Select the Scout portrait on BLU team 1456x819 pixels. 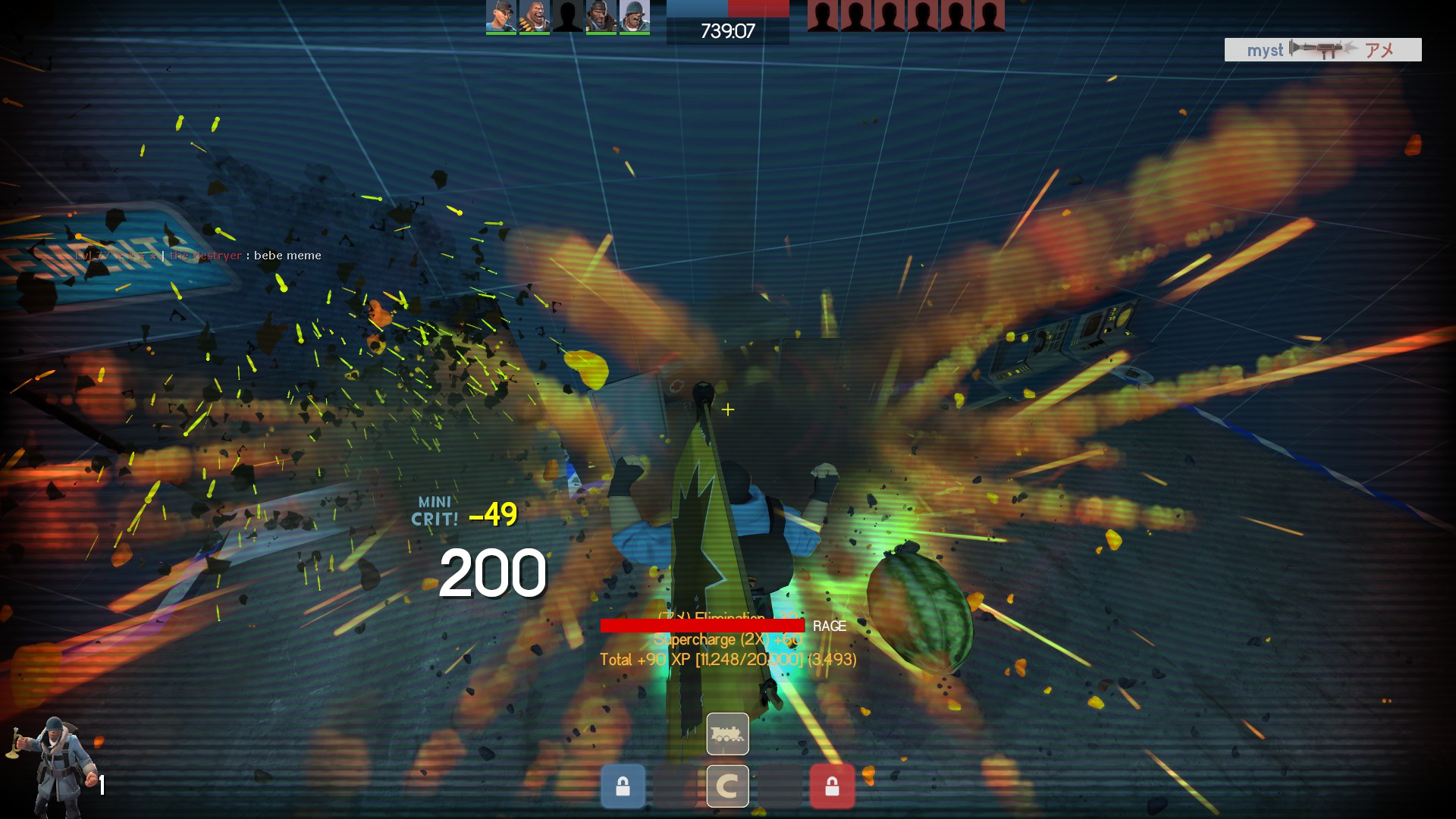click(x=500, y=17)
